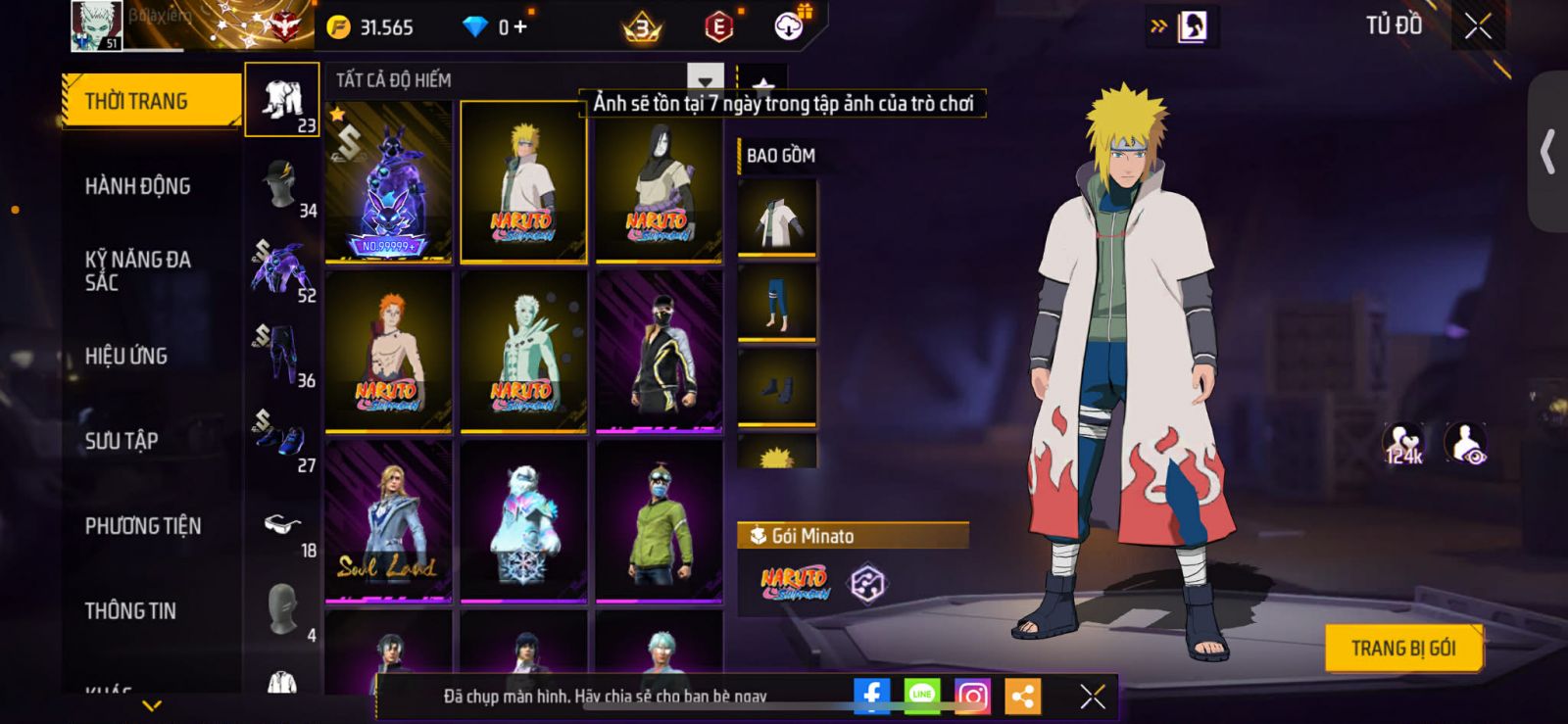
Task: Open the Kỹ Năng Đa Sắc tab
Action: coord(138,270)
